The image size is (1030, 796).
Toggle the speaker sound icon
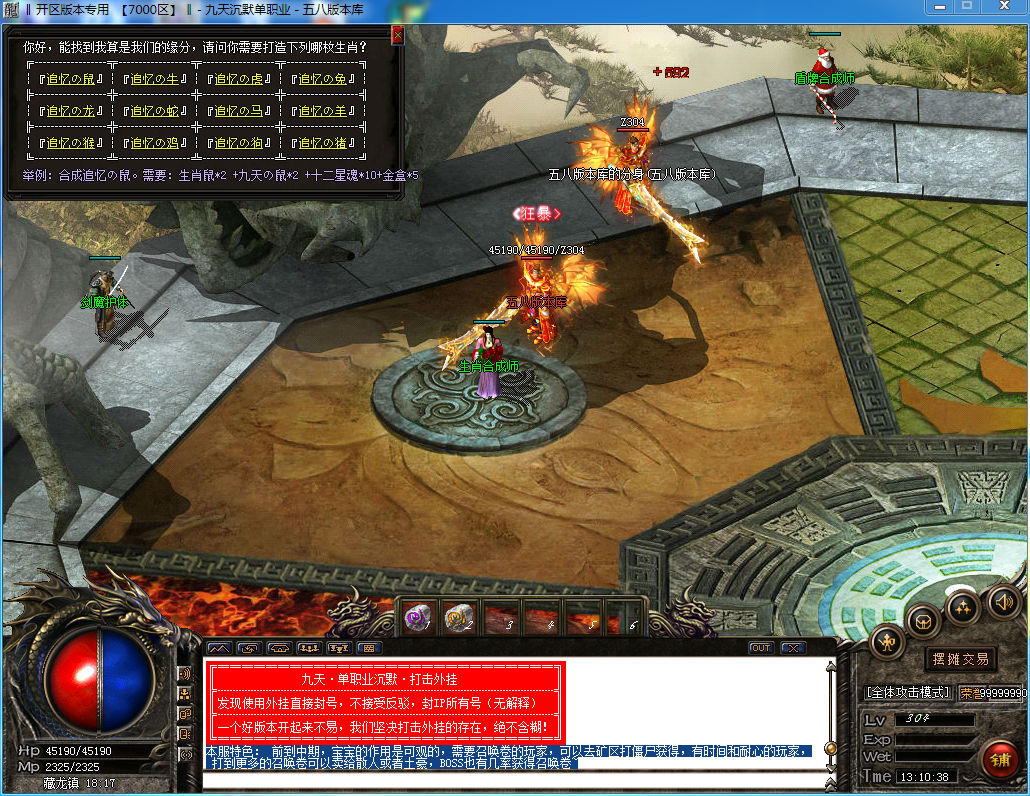[x=1003, y=601]
